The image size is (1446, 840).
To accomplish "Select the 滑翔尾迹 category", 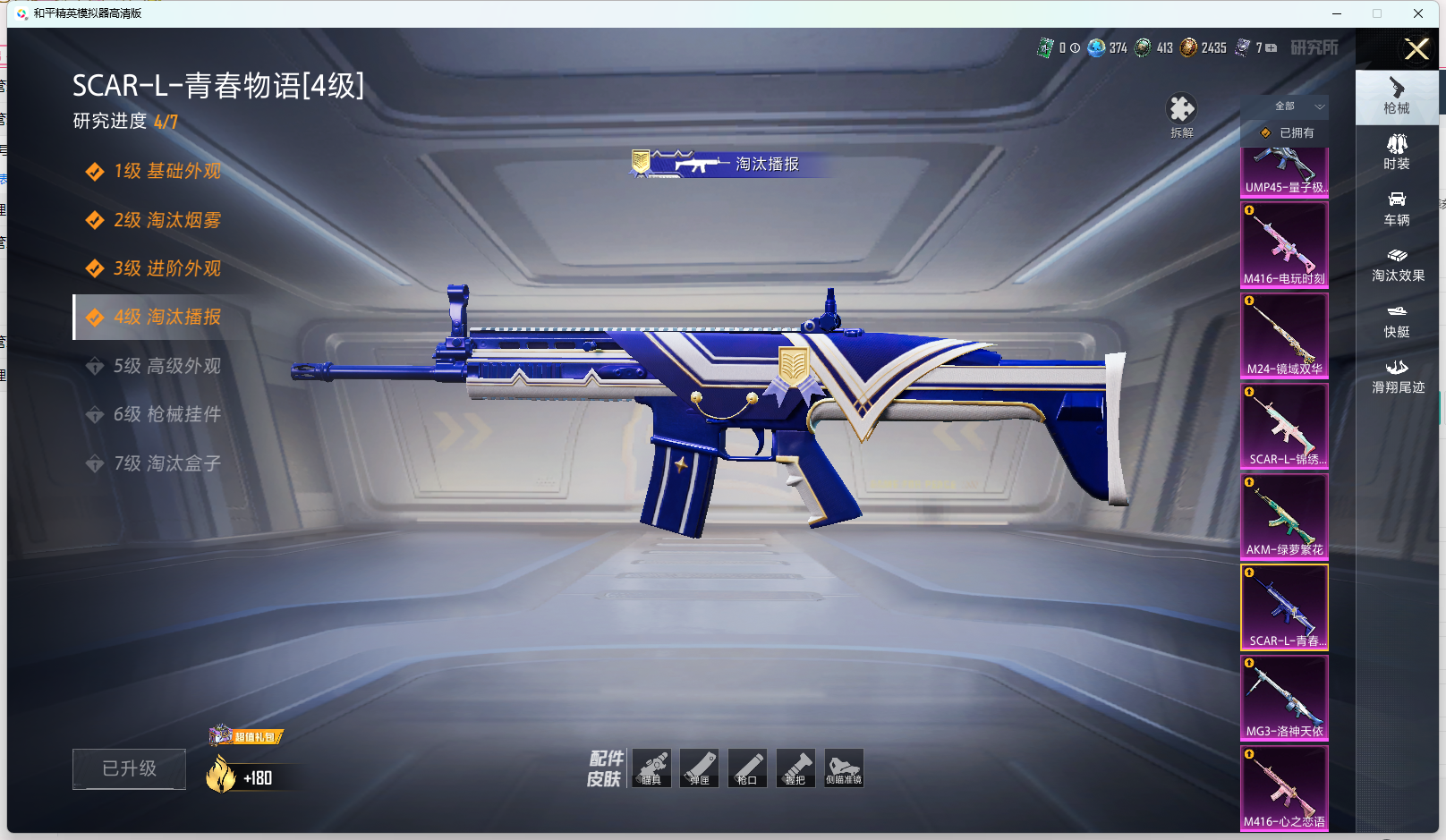I will 1398,377.
